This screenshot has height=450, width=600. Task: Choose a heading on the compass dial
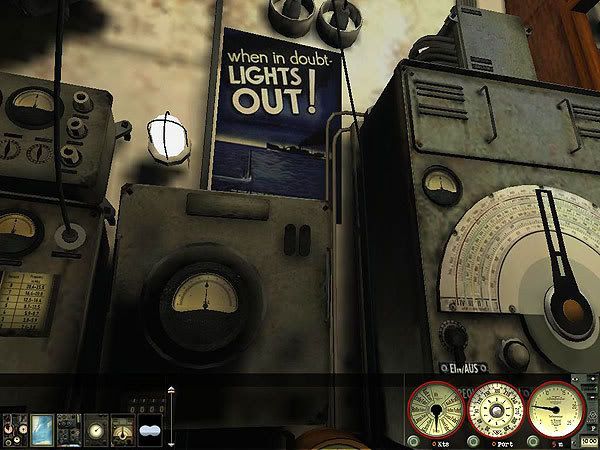(x=497, y=410)
